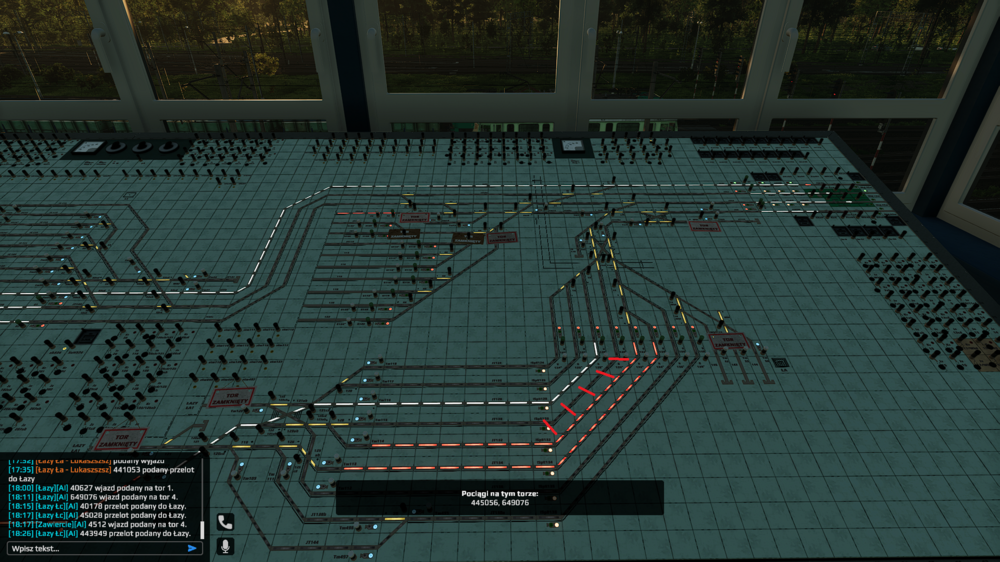
Task: Click the chat log scrollbar
Action: (x=203, y=528)
